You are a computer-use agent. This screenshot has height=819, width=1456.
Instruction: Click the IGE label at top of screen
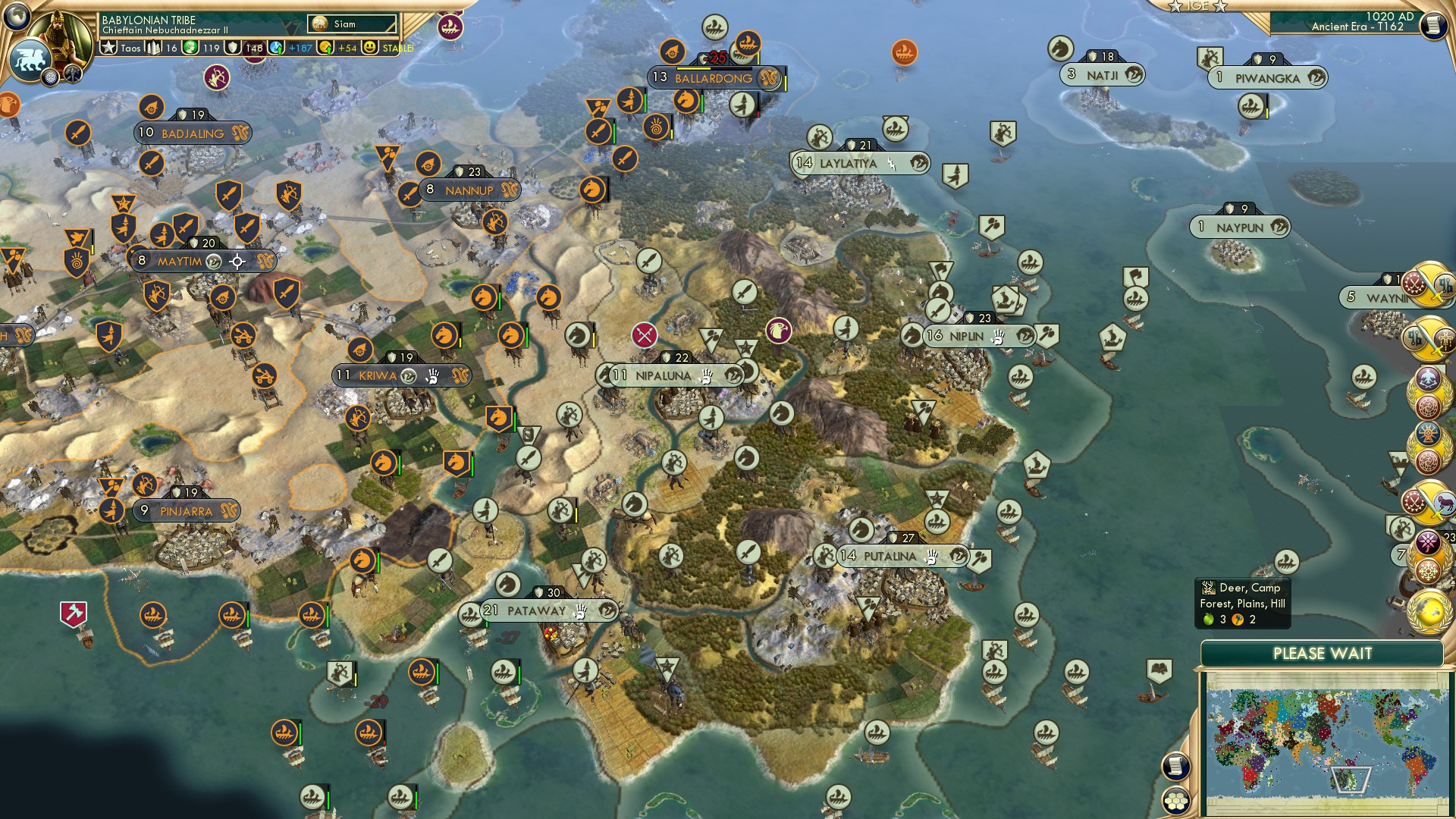click(1197, 7)
